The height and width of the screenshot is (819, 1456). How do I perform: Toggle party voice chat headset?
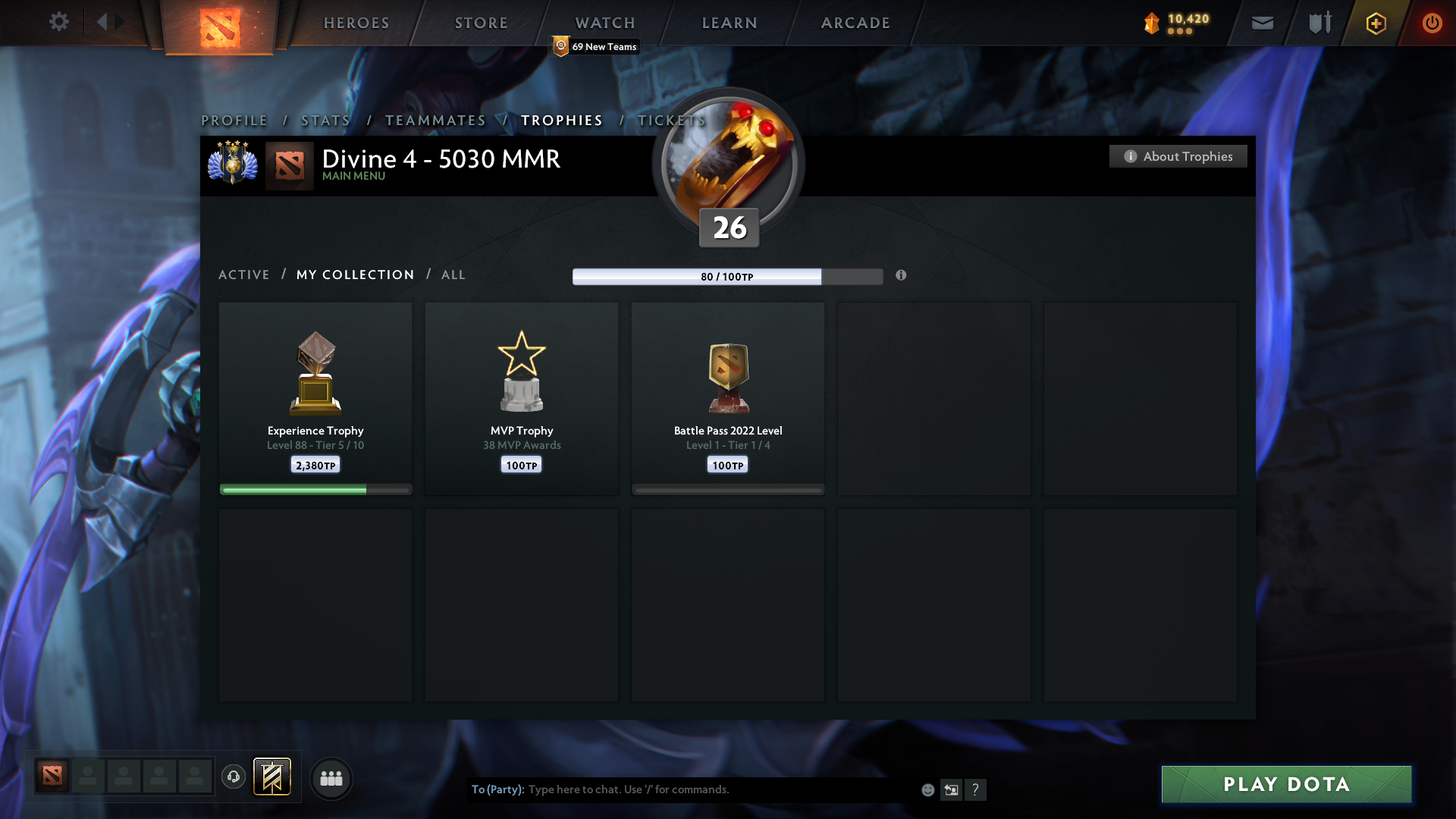pos(234,777)
